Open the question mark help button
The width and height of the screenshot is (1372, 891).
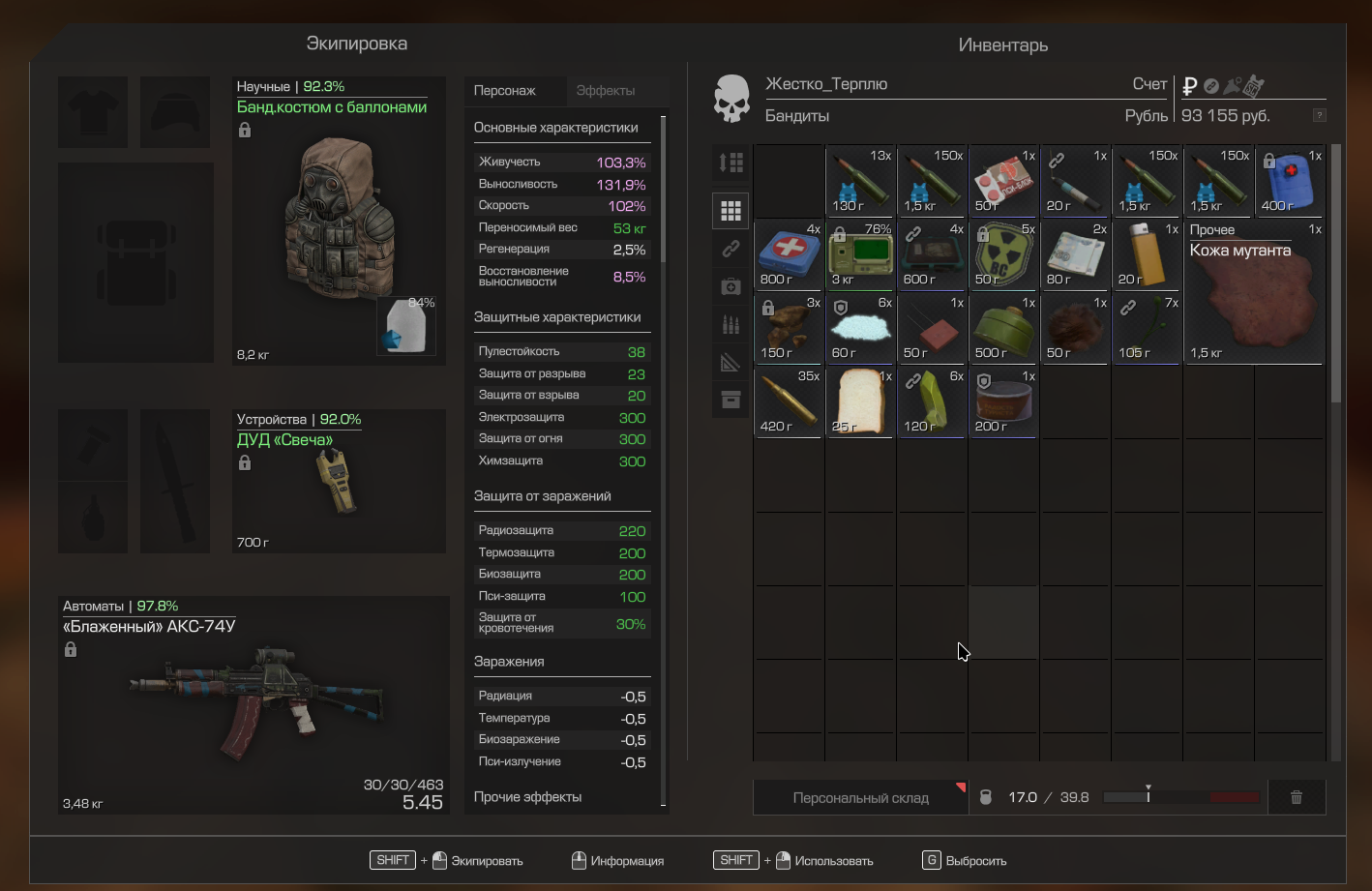[1319, 115]
